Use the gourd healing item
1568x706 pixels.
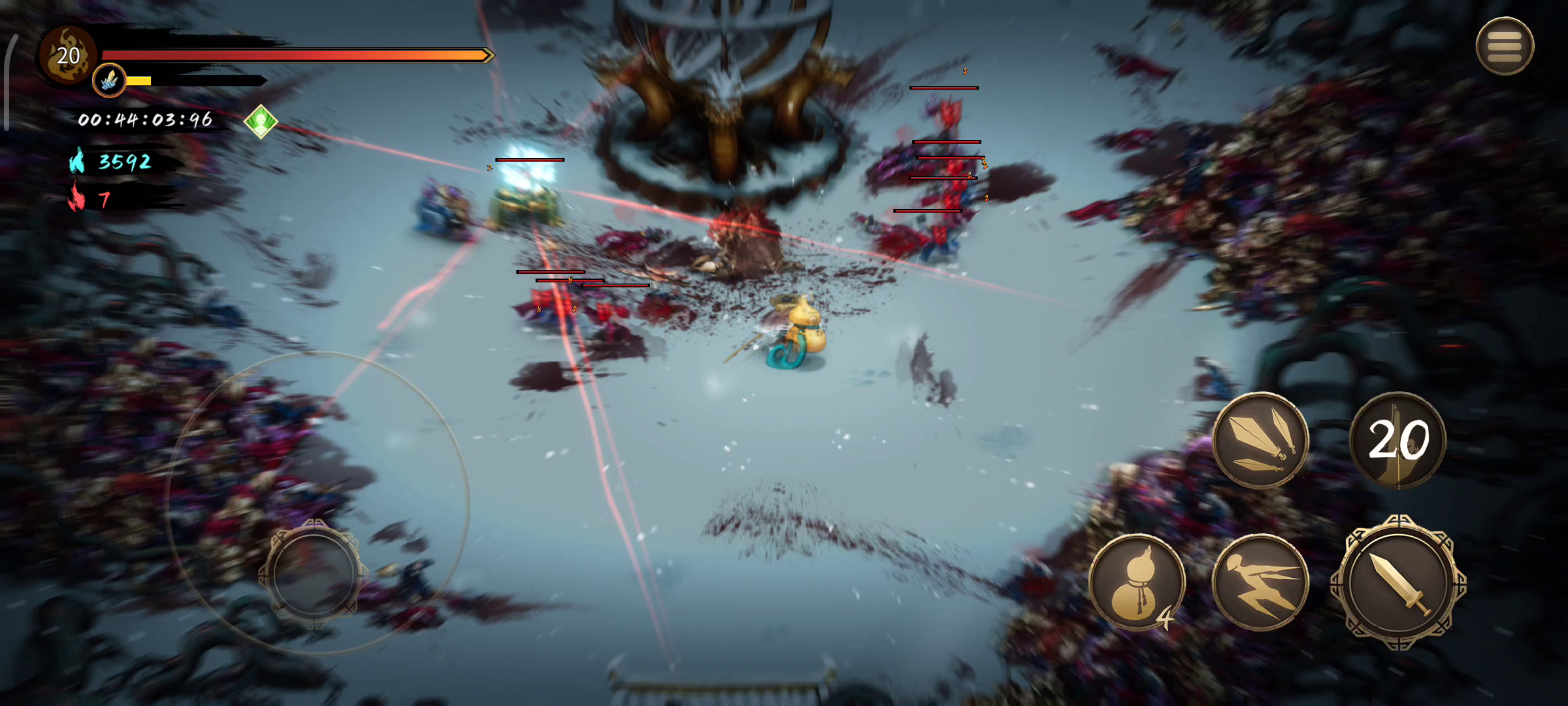tap(1137, 582)
